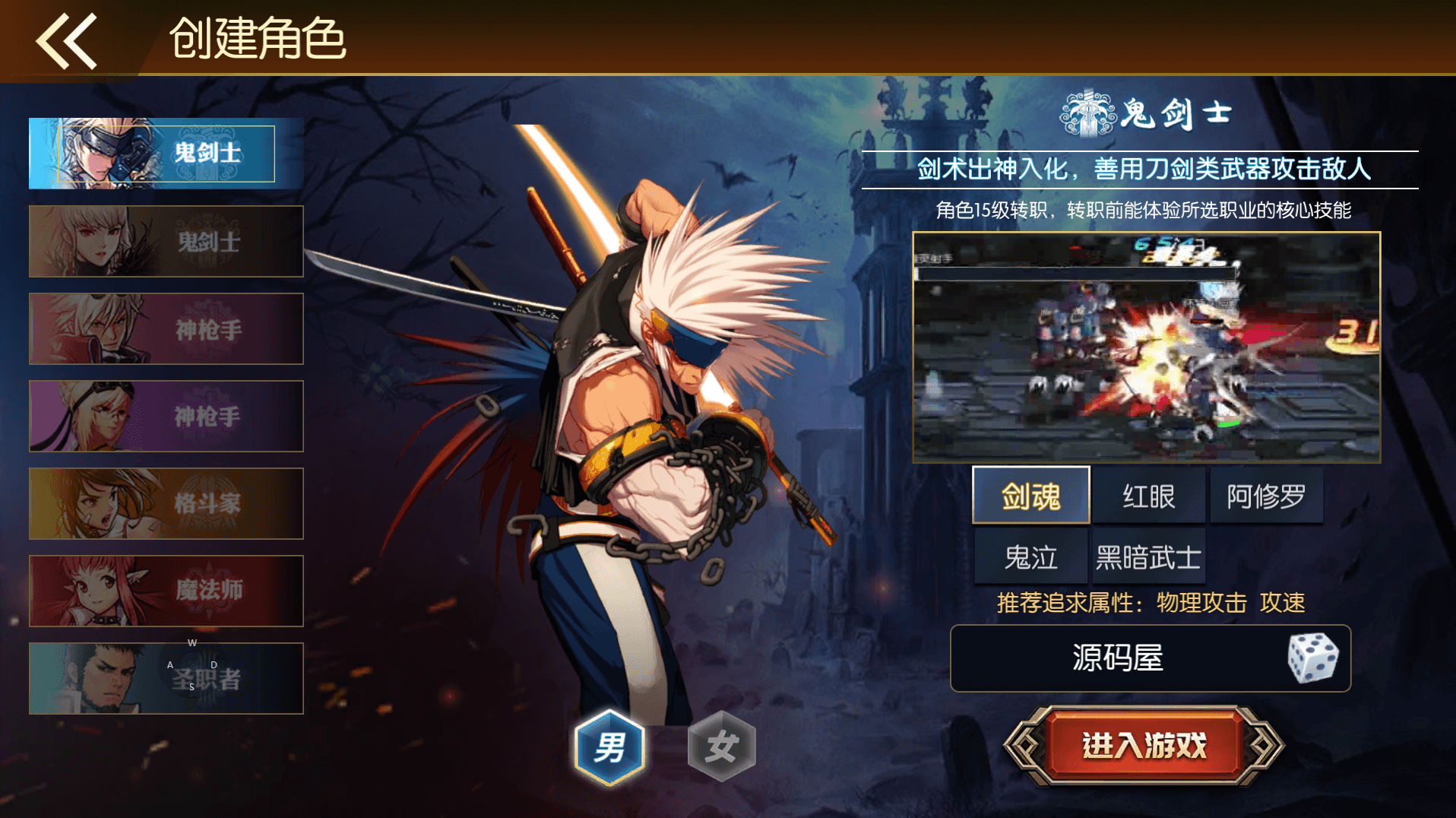The height and width of the screenshot is (818, 1456).
Task: Pick the white-haired 神枪手 class icon
Action: pos(165,328)
